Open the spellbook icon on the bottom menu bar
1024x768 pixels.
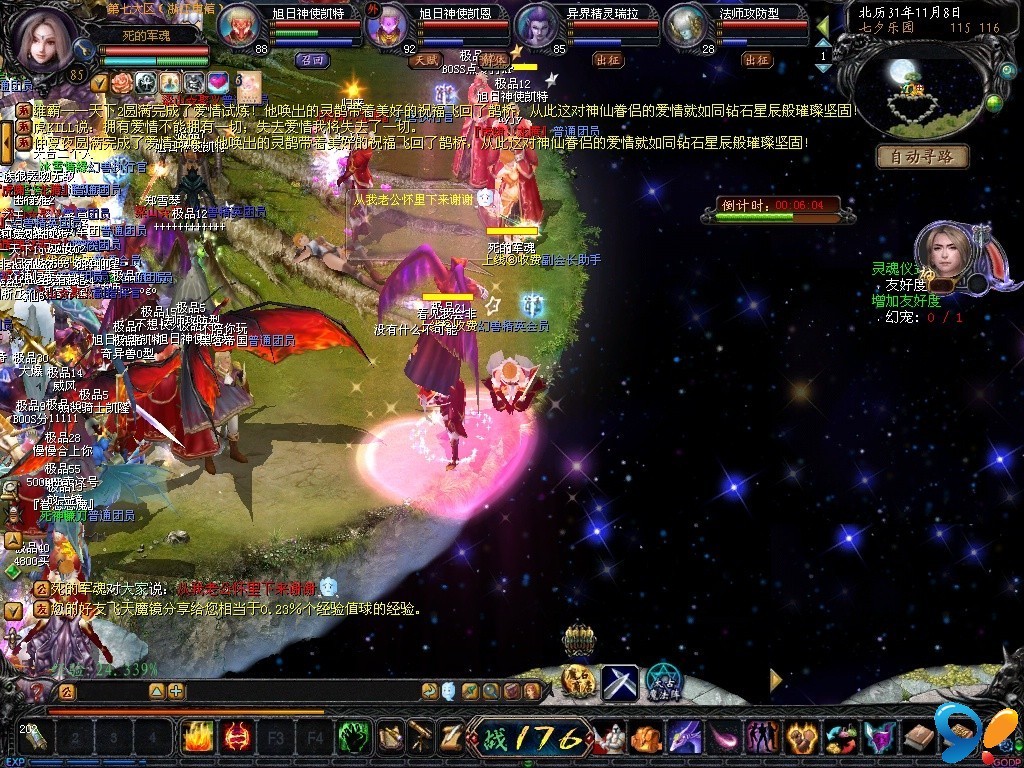918,738
